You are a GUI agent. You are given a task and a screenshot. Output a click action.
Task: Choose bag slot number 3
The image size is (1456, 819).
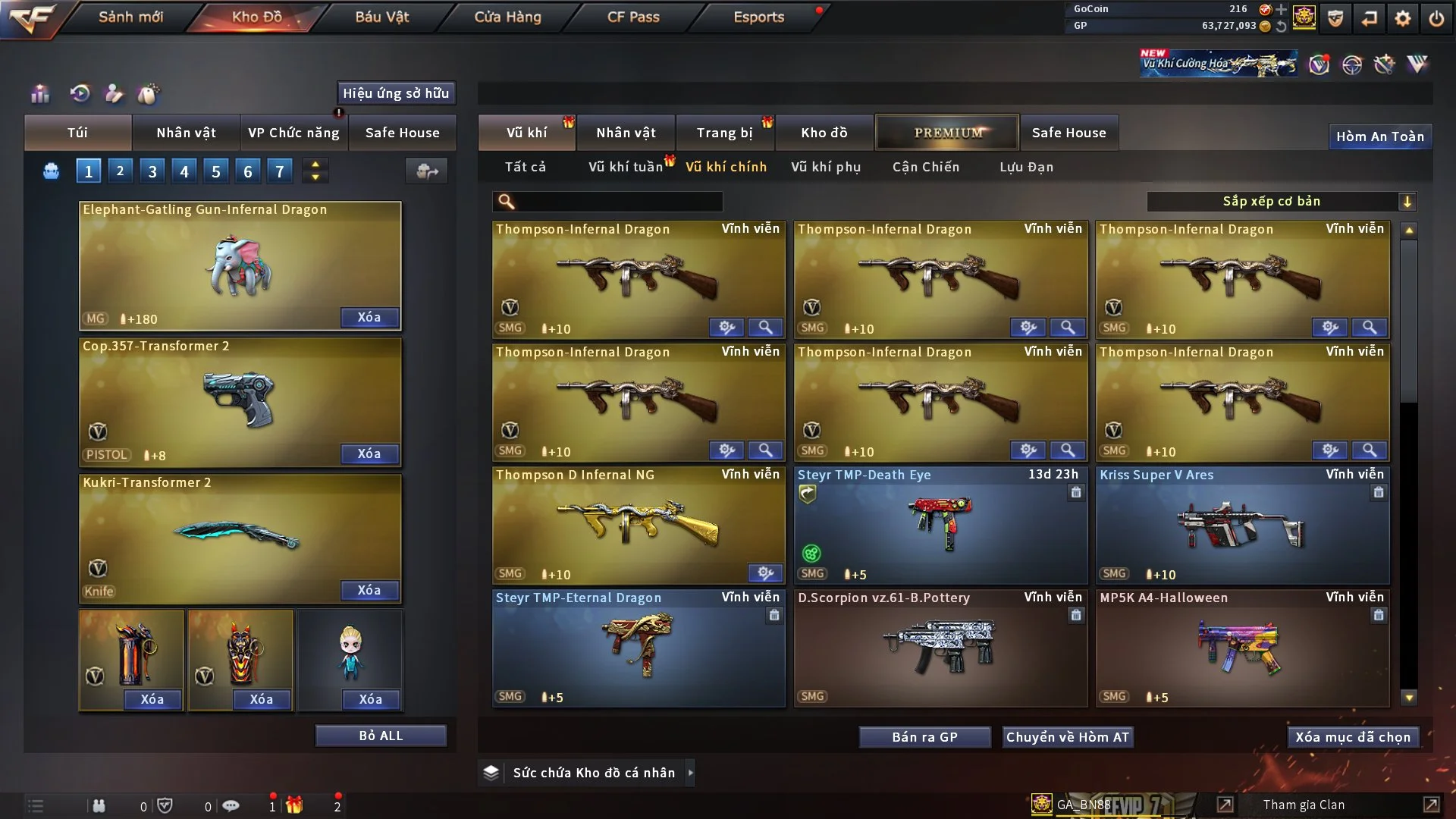point(152,171)
